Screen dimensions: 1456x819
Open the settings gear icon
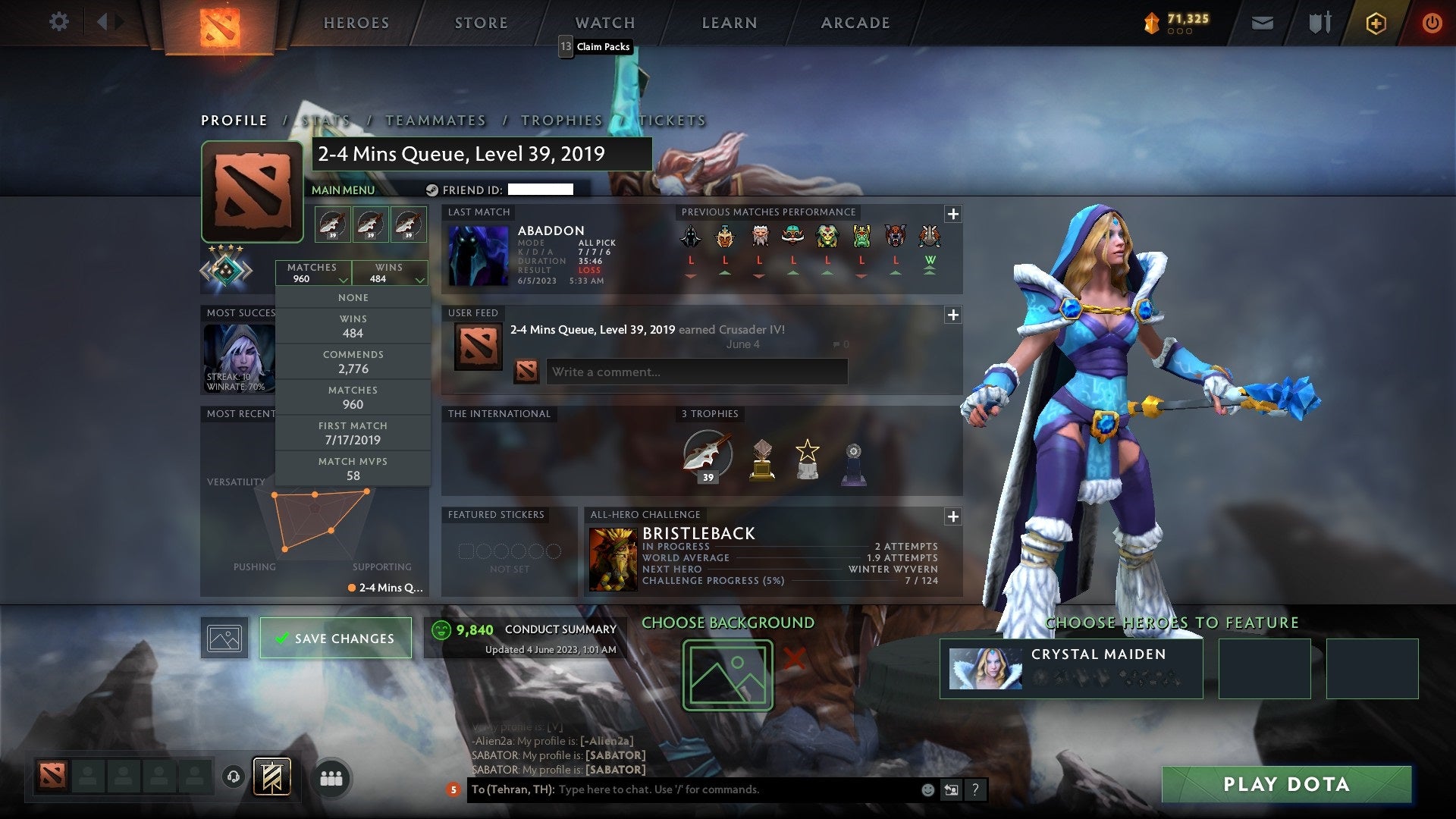[58, 22]
